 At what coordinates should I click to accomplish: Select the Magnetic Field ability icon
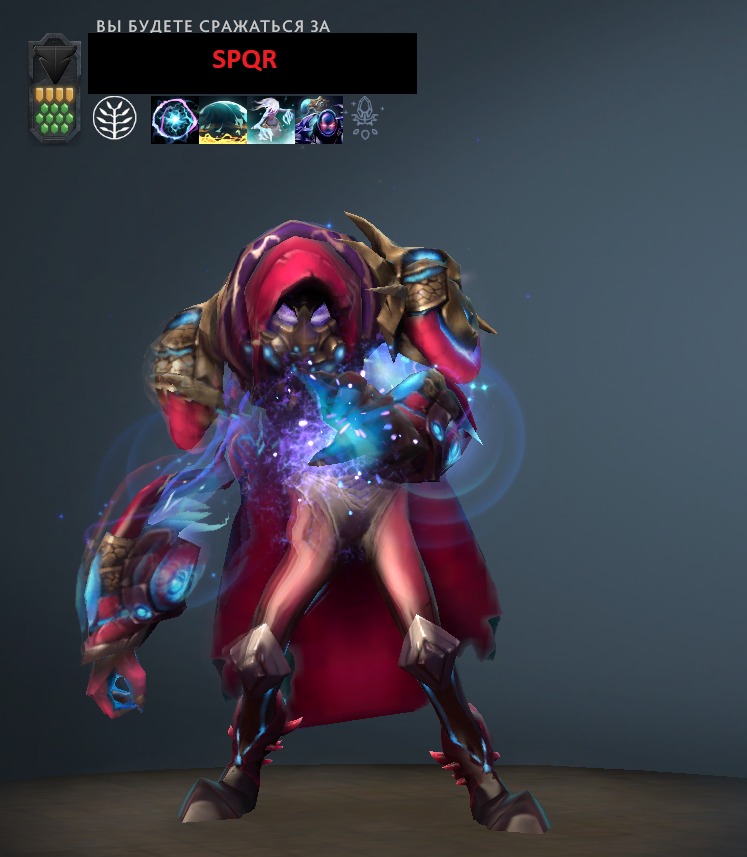[222, 120]
